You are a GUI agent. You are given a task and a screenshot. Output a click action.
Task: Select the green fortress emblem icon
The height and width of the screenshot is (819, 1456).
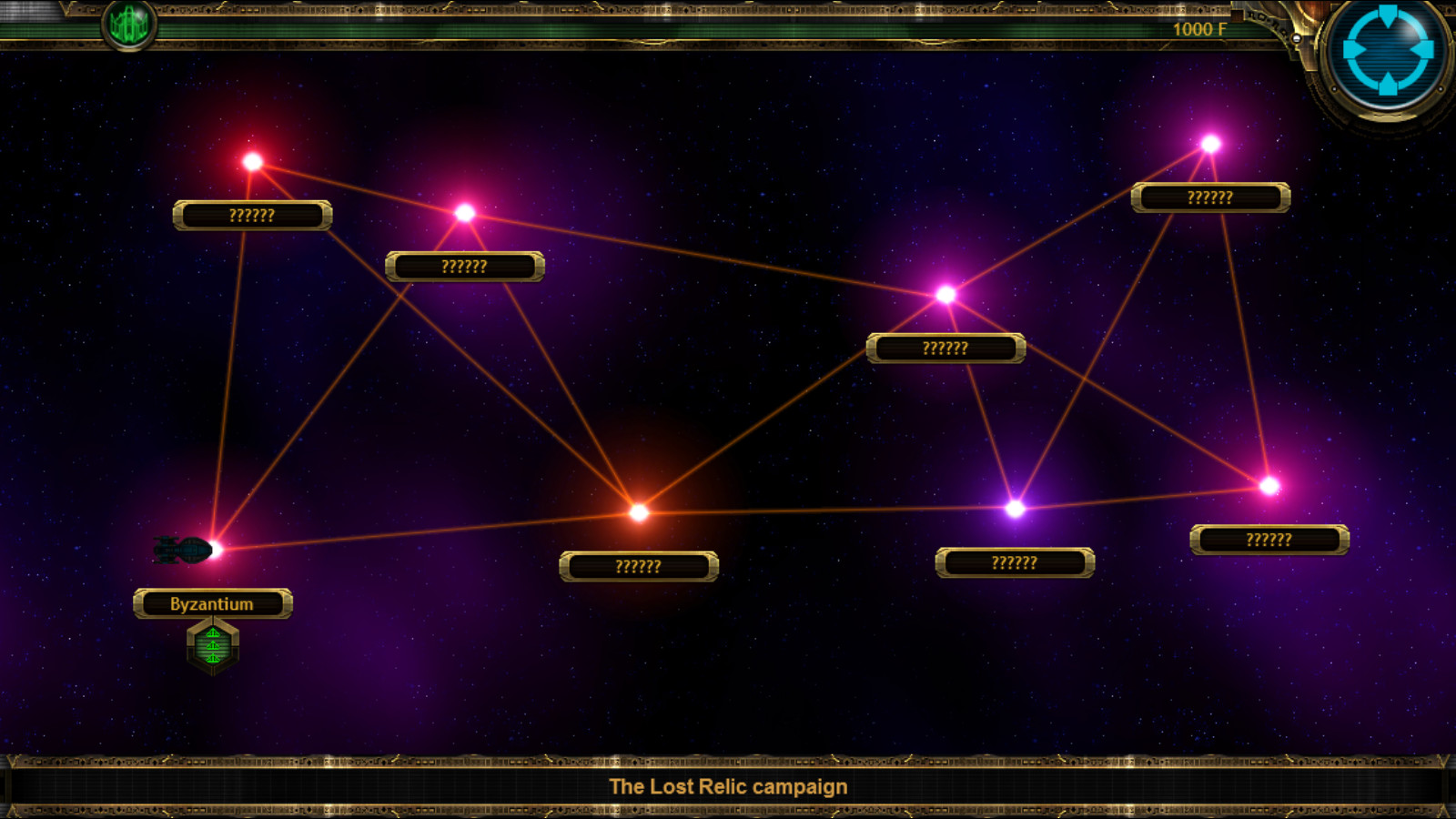(x=128, y=25)
